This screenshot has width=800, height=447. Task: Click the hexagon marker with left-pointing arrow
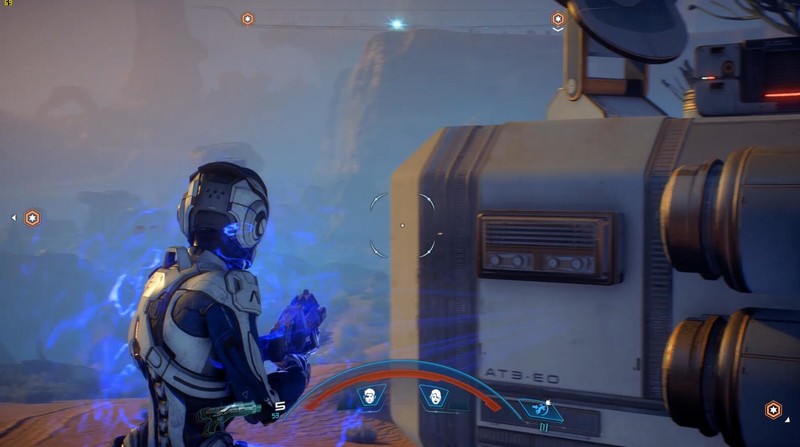click(x=32, y=217)
